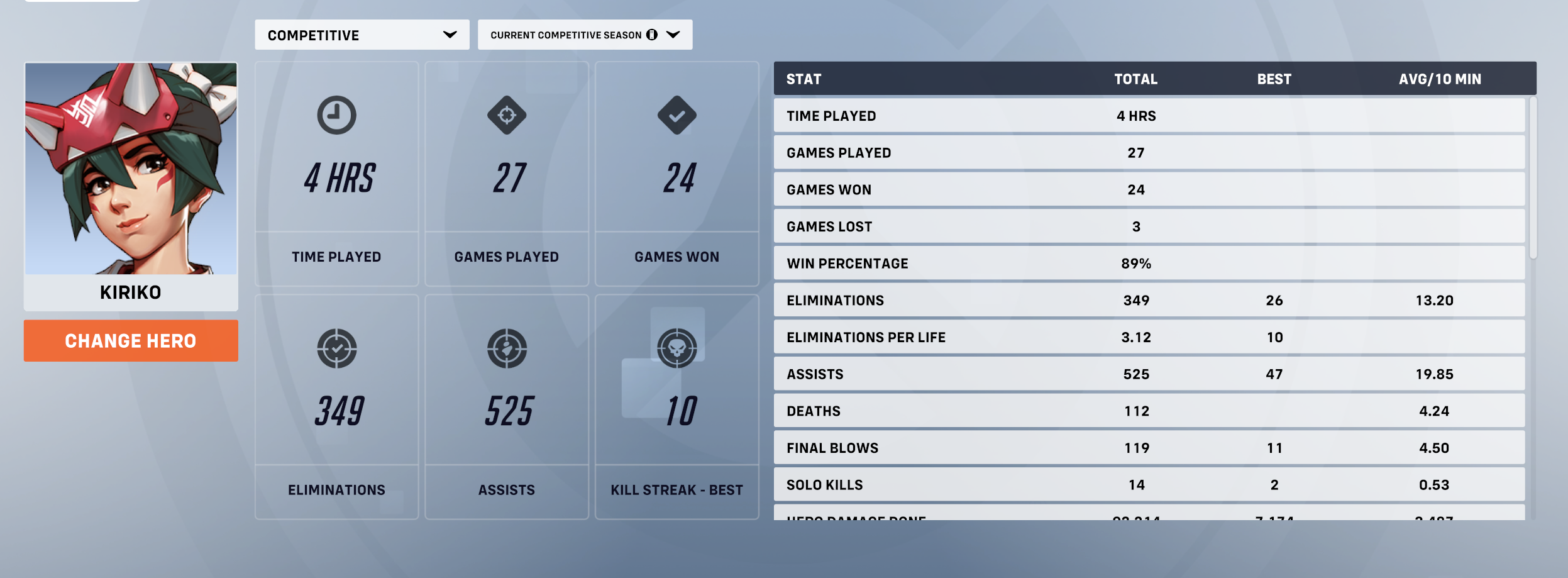
Task: Choose the Games Won stat card
Action: pos(676,174)
